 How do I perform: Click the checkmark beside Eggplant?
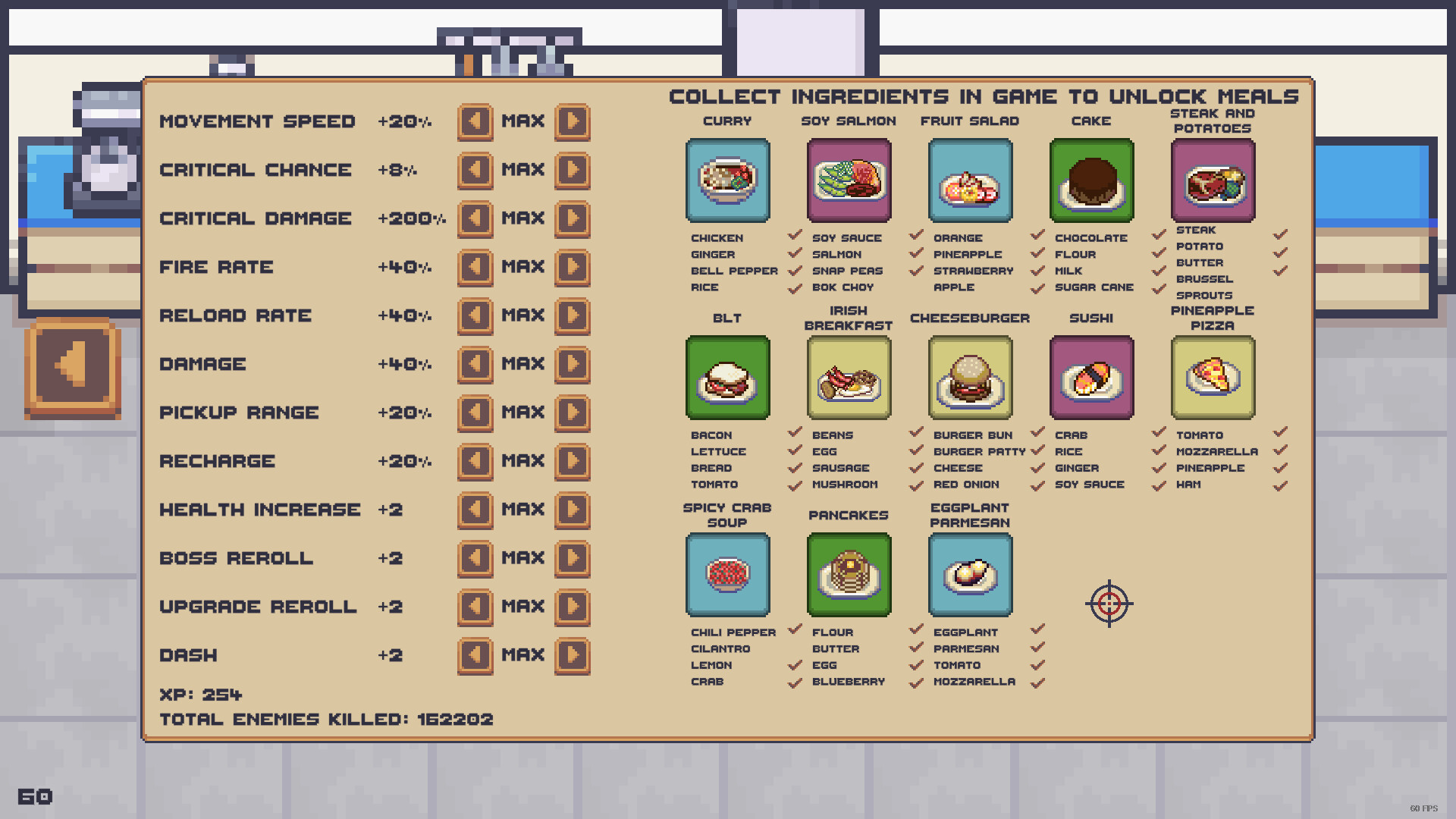[x=1037, y=631]
